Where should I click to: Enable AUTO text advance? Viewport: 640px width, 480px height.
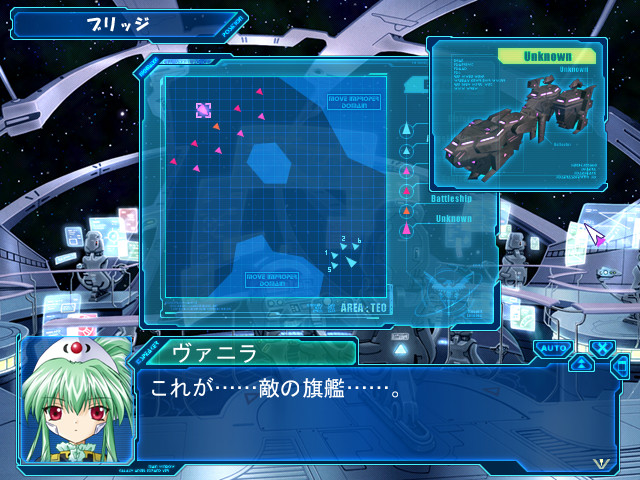[552, 348]
